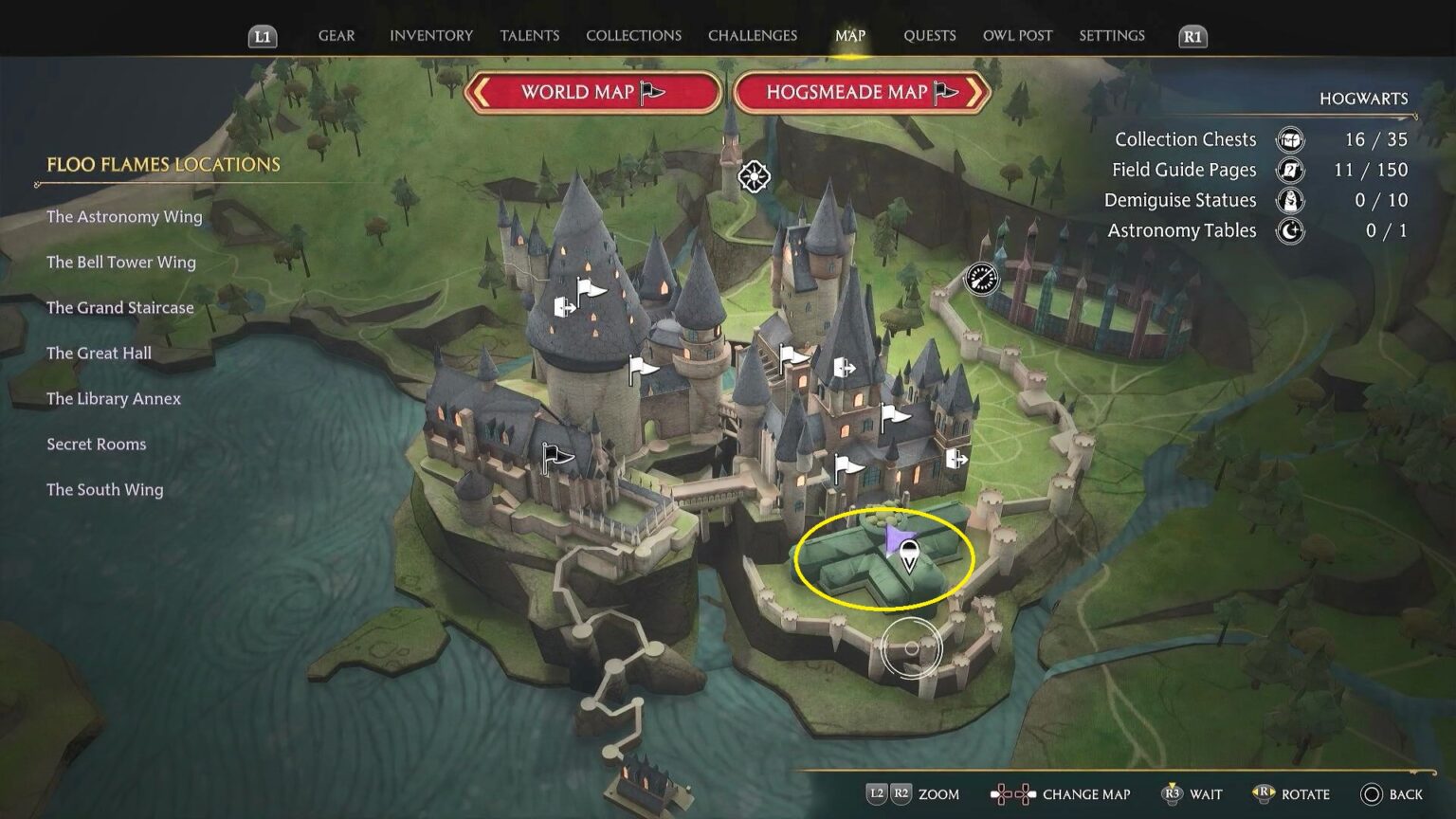
Task: Open the Owl Post tab
Action: [1017, 36]
